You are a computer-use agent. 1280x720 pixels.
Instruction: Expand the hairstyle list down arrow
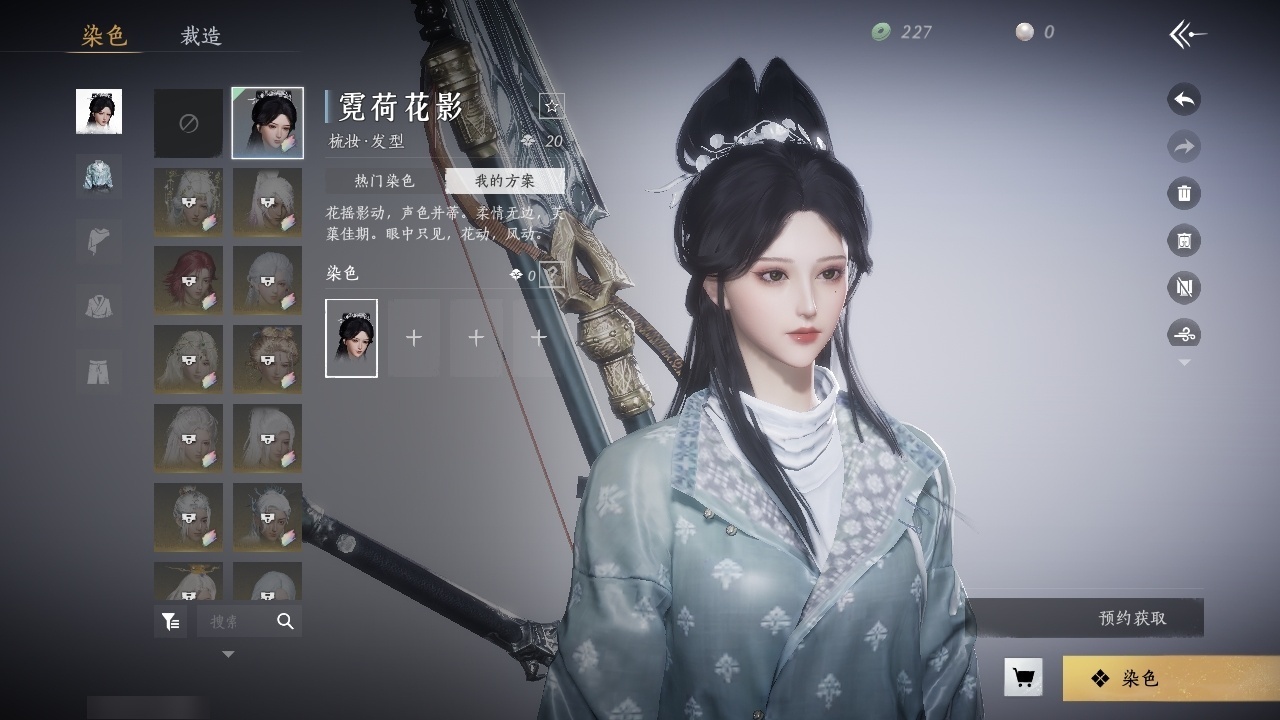point(228,654)
